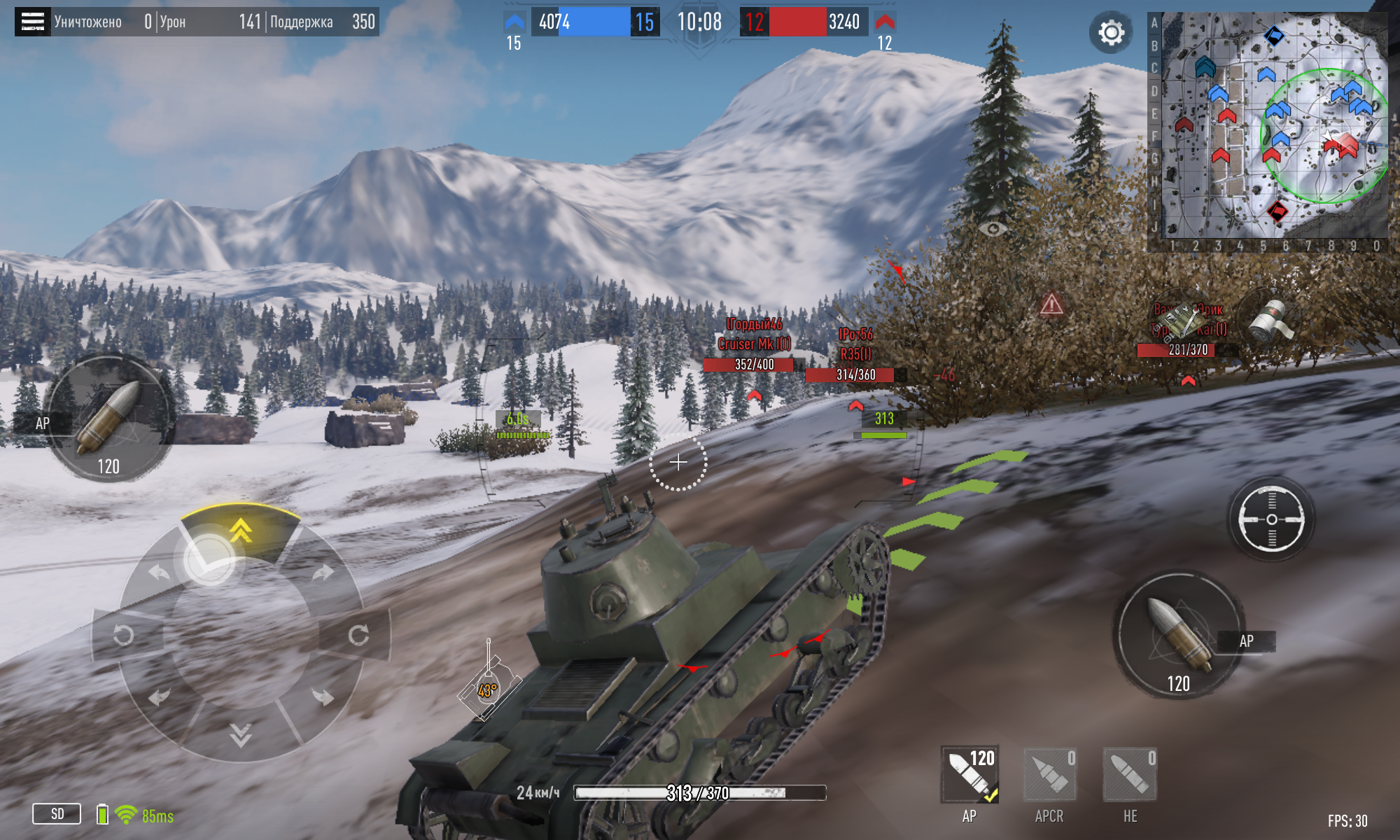Screen dimensions: 1400x840
Task: Open the gear settings
Action: [x=1111, y=32]
